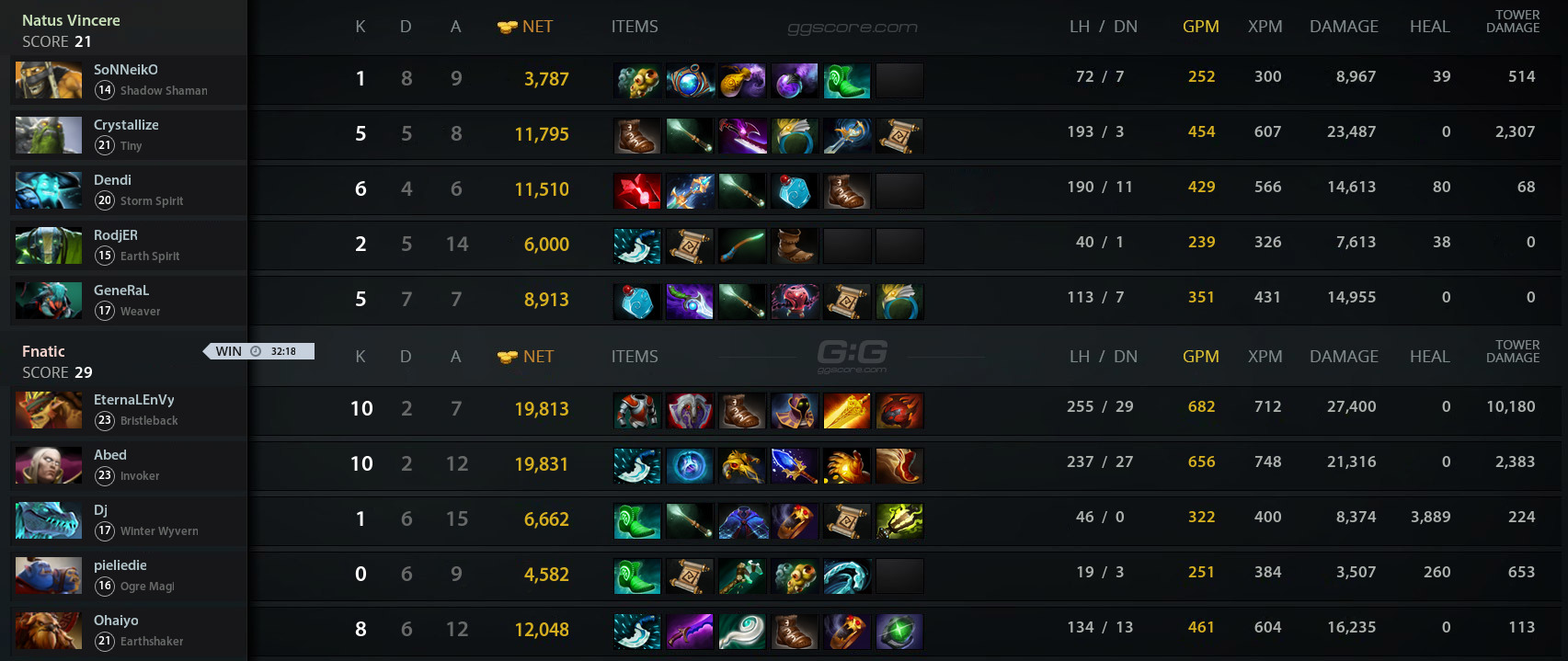Image resolution: width=1568 pixels, height=661 pixels.
Task: Click Crystallize's Echo Sabre item
Action: click(742, 136)
